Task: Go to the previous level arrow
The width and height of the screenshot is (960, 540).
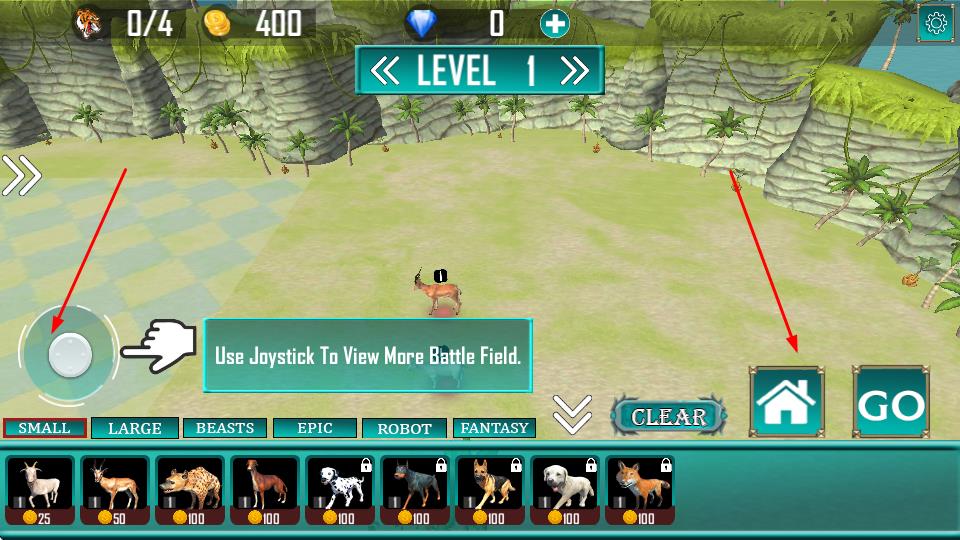Action: click(x=385, y=70)
